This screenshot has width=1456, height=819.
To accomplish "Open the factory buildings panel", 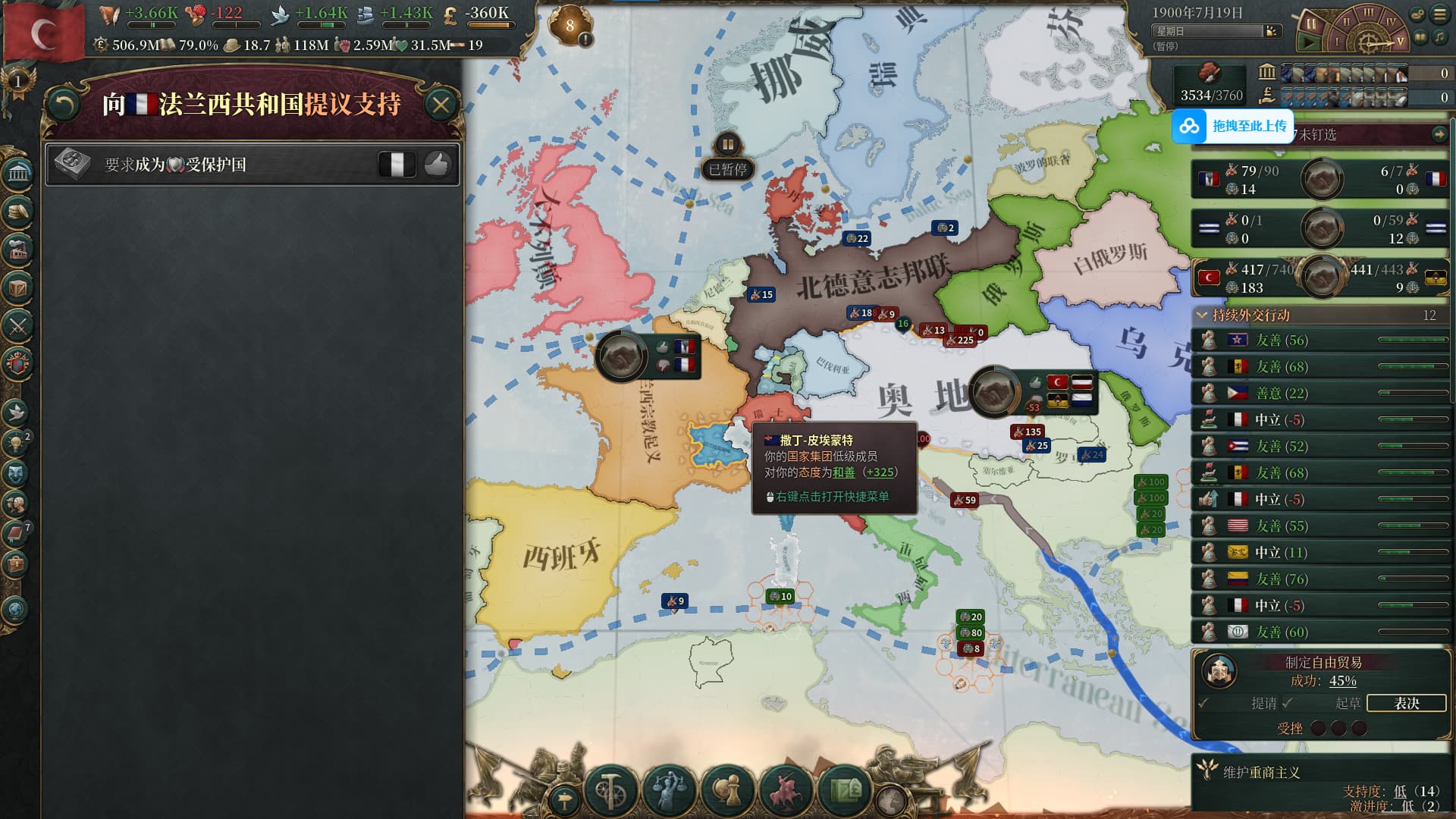I will click(x=18, y=249).
